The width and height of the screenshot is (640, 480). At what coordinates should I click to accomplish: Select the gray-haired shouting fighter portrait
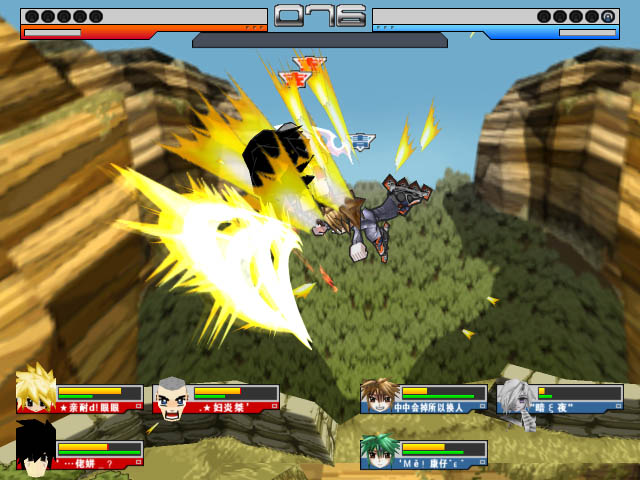click(x=172, y=398)
